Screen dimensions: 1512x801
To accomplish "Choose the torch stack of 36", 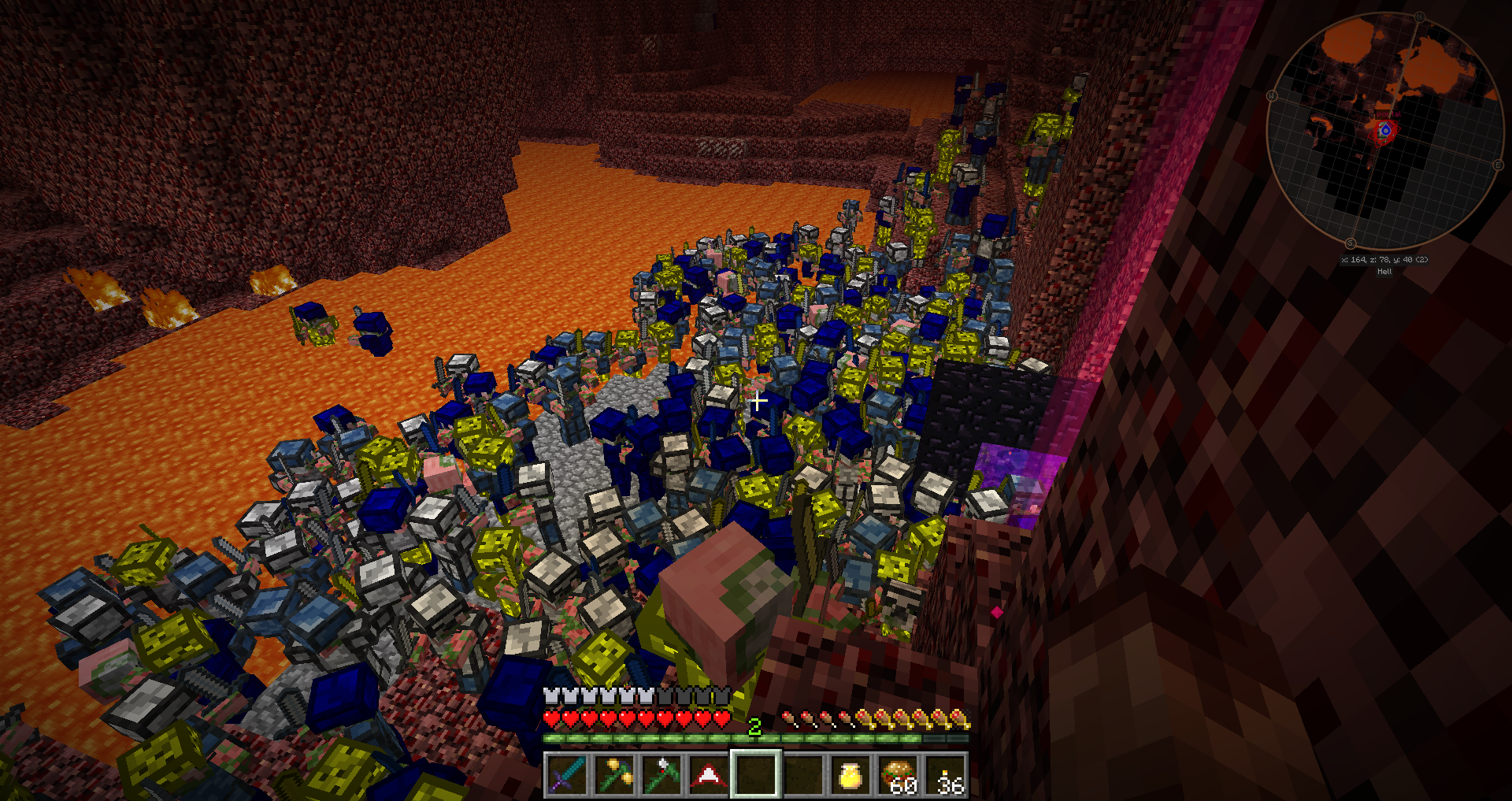I will coord(946,774).
